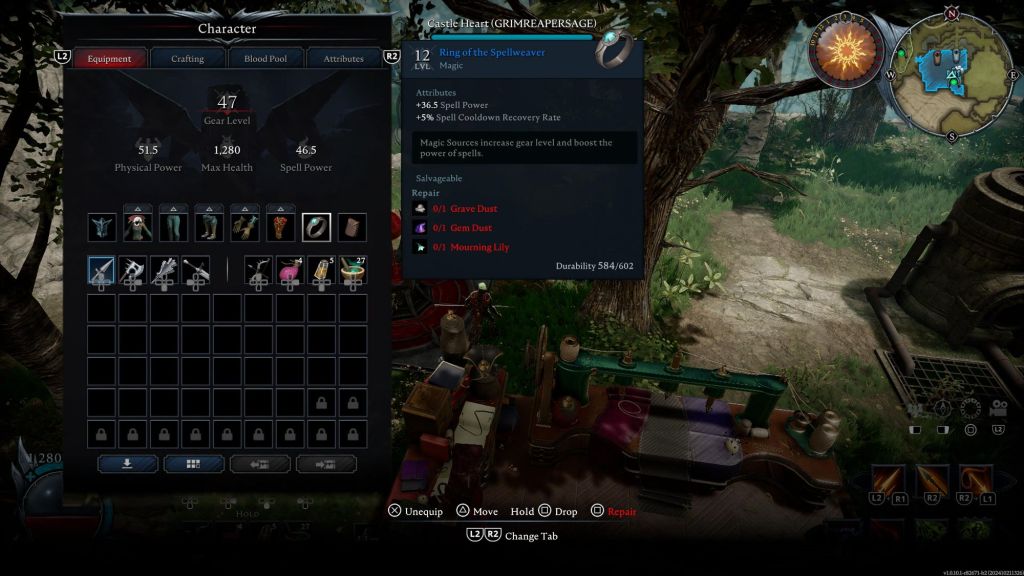1024x576 pixels.
Task: Click the download-arrow inventory button
Action: click(x=127, y=464)
